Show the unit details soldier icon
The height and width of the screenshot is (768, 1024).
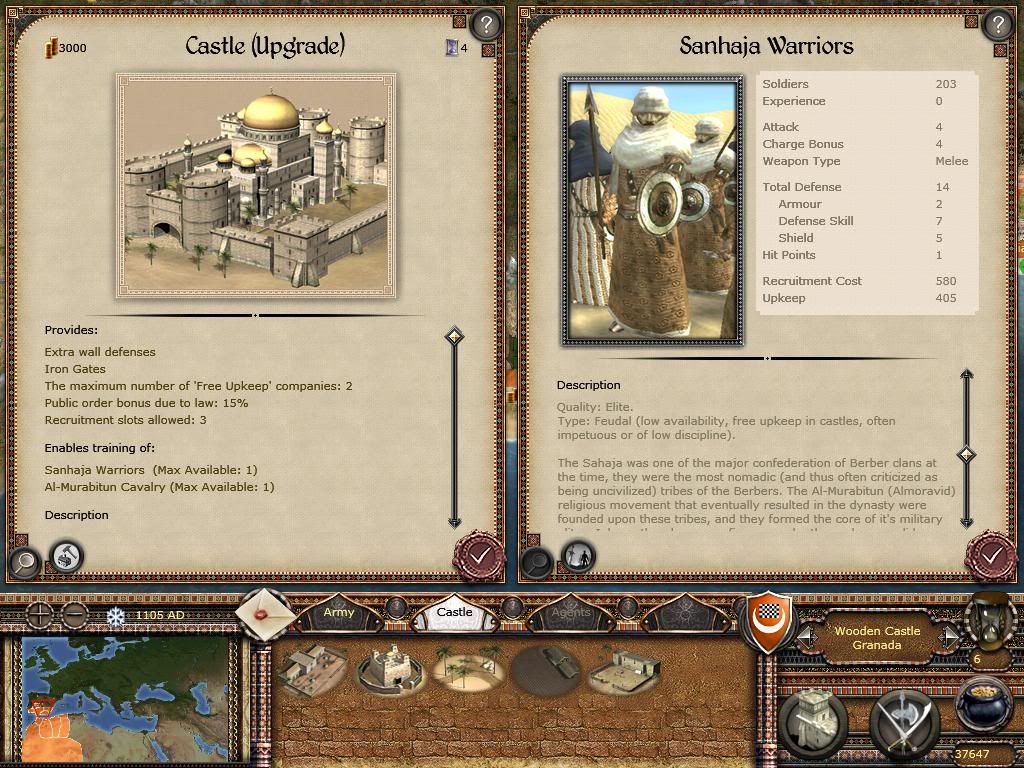[578, 555]
